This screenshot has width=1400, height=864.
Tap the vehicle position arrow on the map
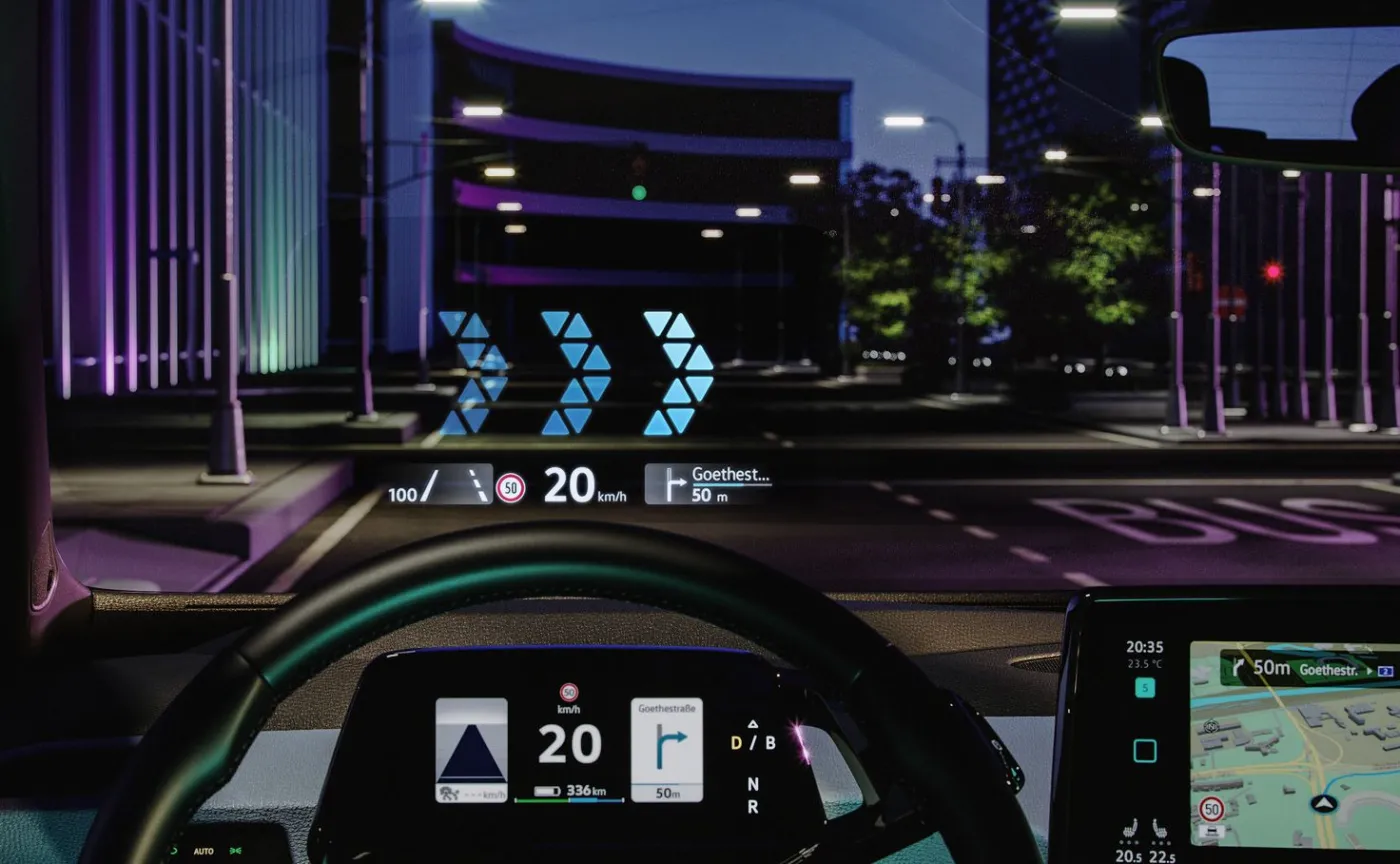click(1324, 803)
